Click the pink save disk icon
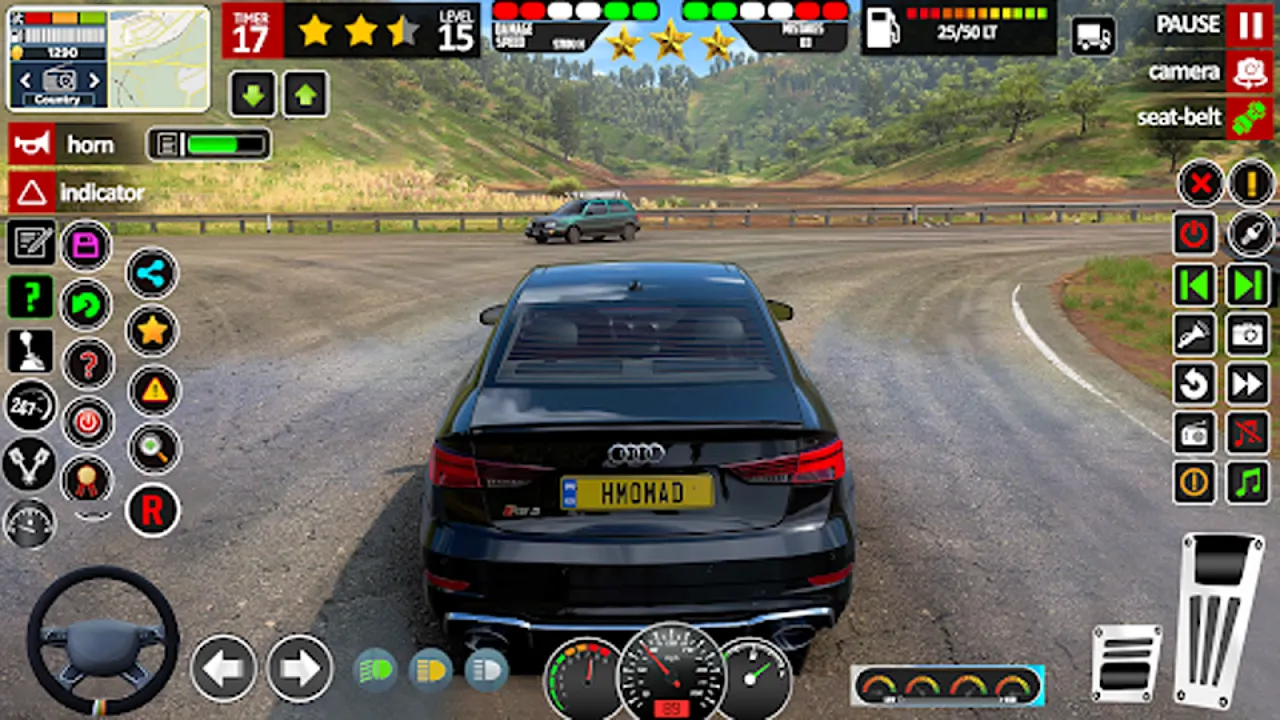The height and width of the screenshot is (720, 1280). tap(86, 245)
